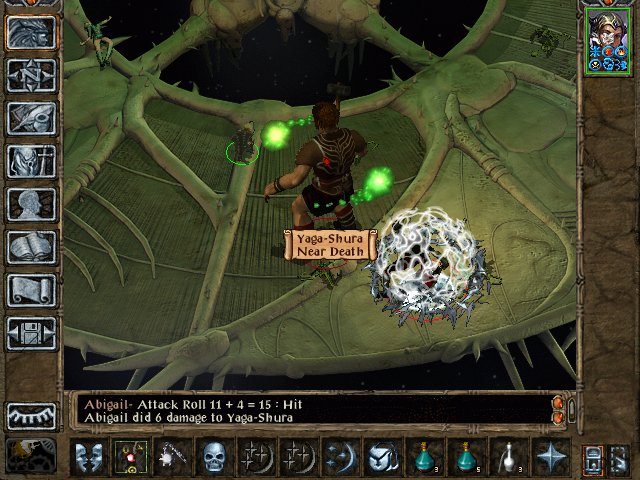Use the teal potion stack of five

pos(465,457)
